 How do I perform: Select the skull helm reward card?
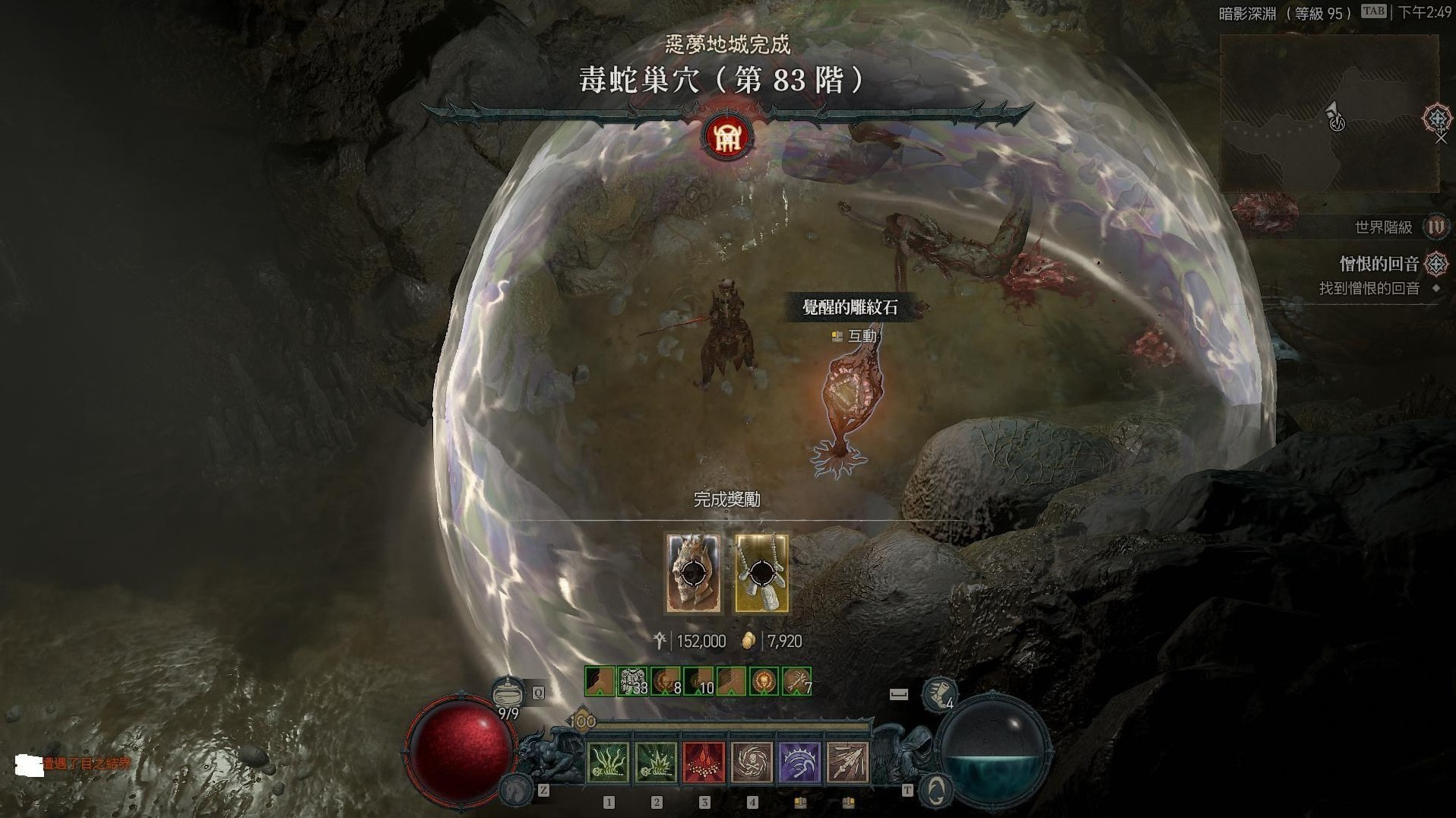coord(693,573)
